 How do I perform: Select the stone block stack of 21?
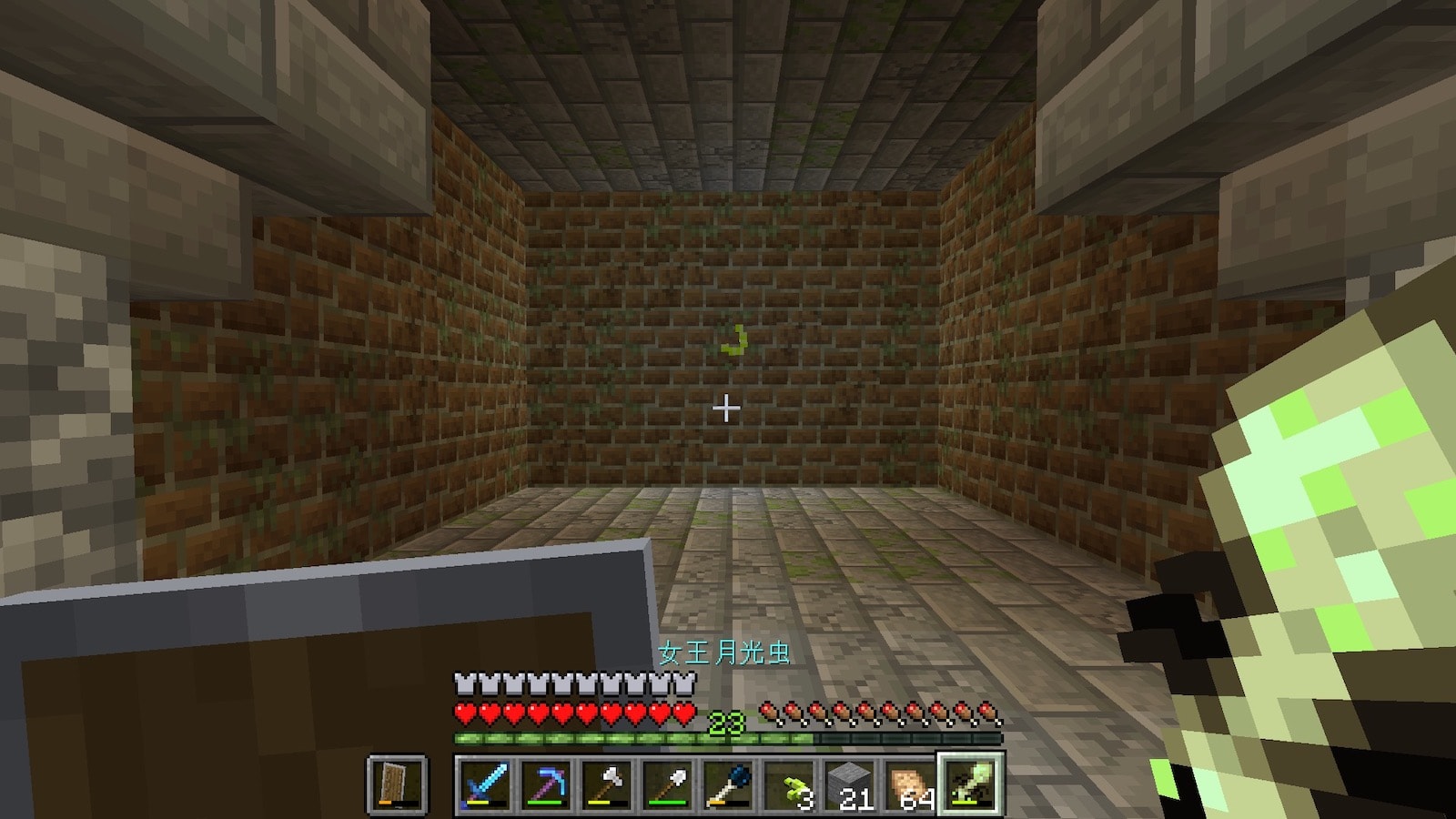[849, 783]
